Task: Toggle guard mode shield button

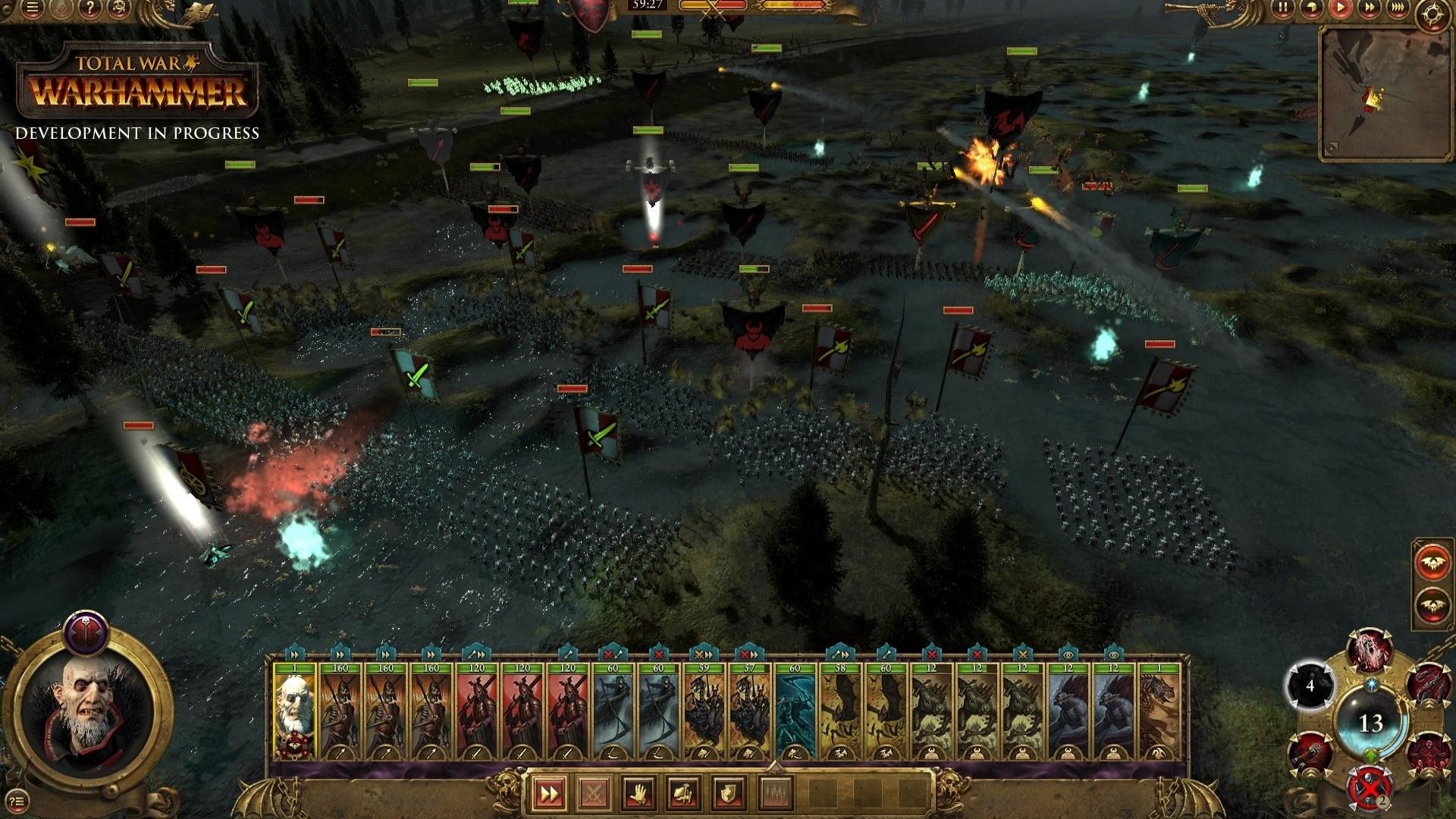Action: 728,794
